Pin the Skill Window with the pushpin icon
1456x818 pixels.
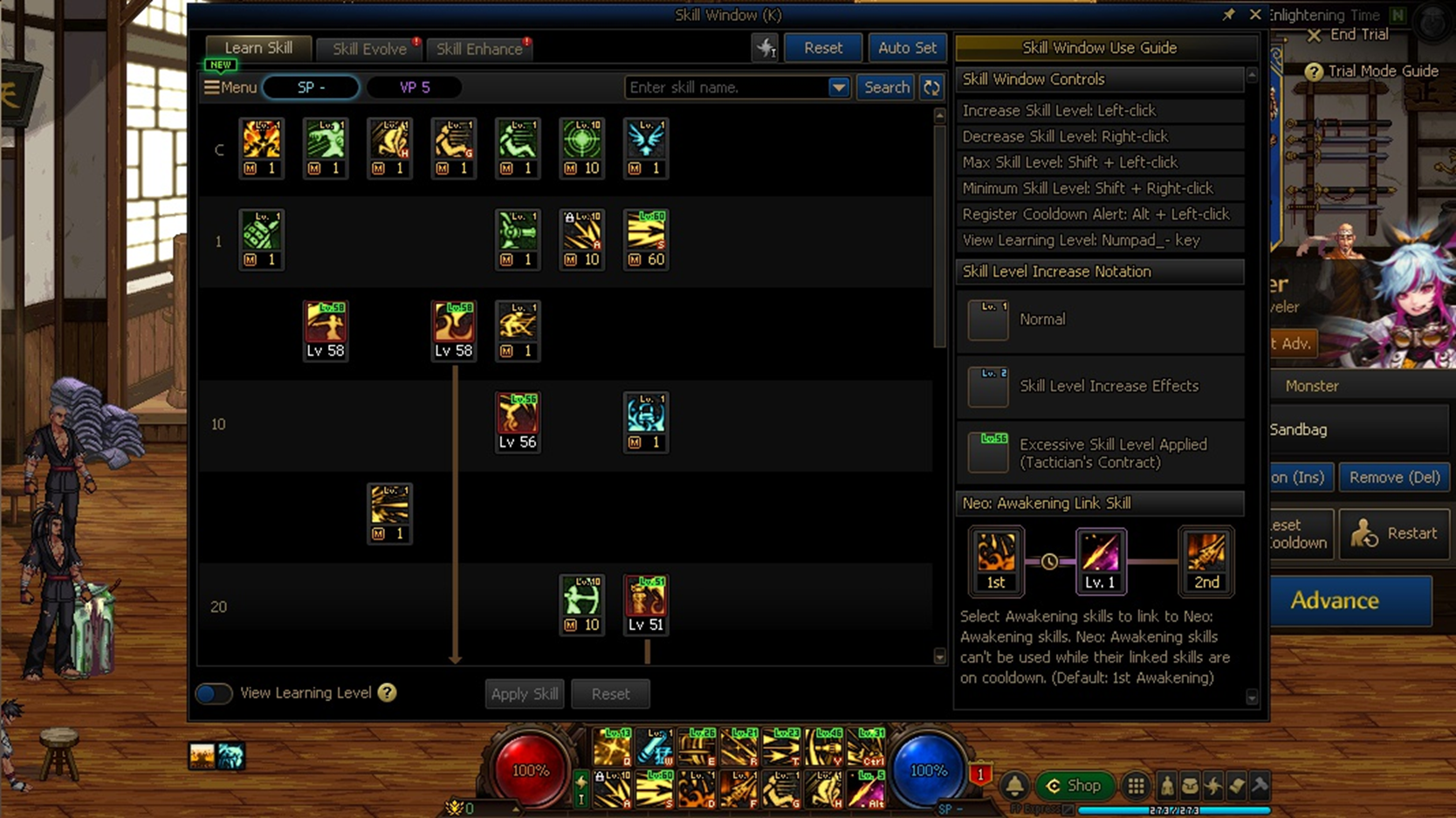click(1228, 15)
